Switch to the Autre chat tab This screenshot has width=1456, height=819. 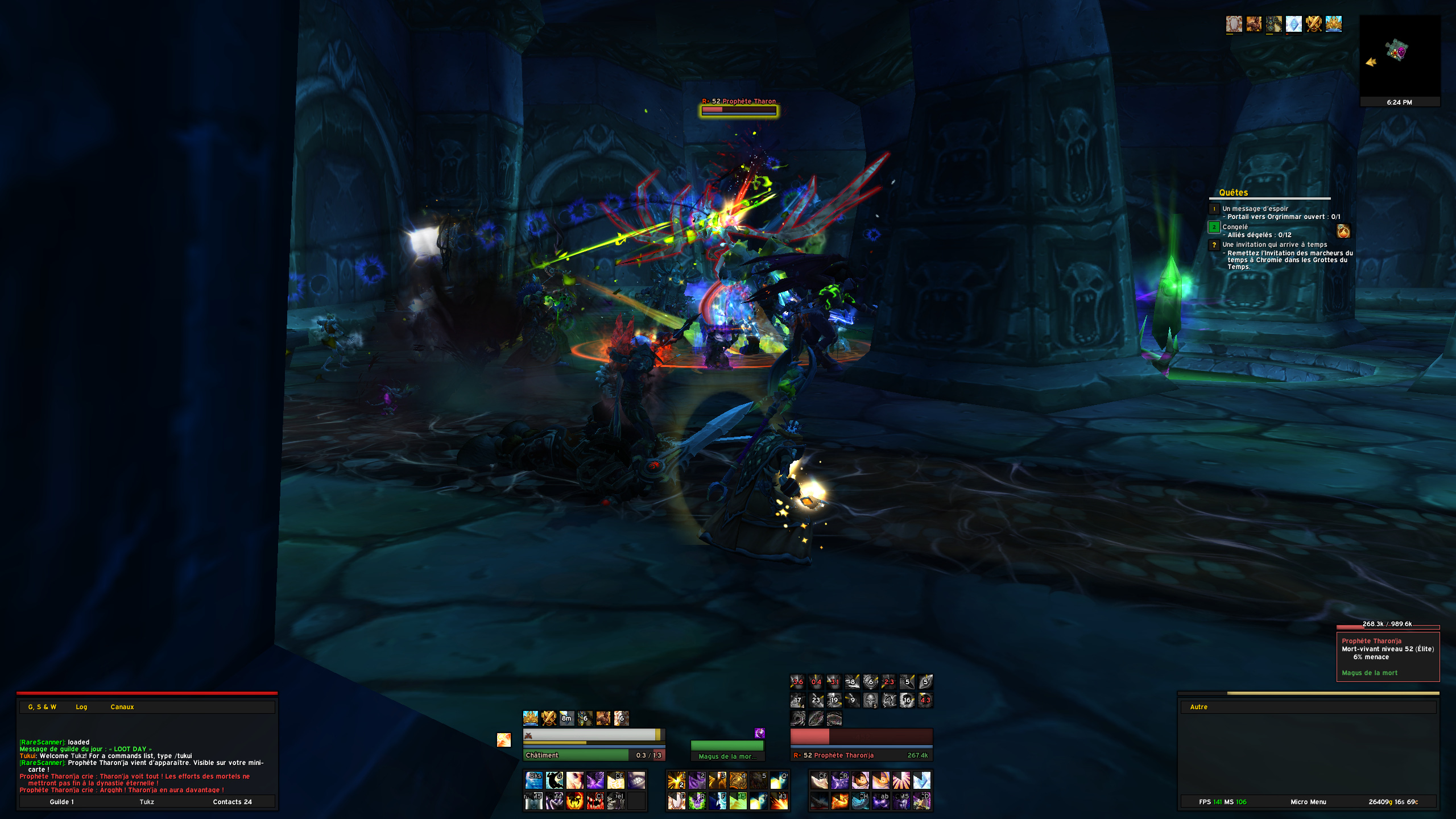[x=1198, y=707]
